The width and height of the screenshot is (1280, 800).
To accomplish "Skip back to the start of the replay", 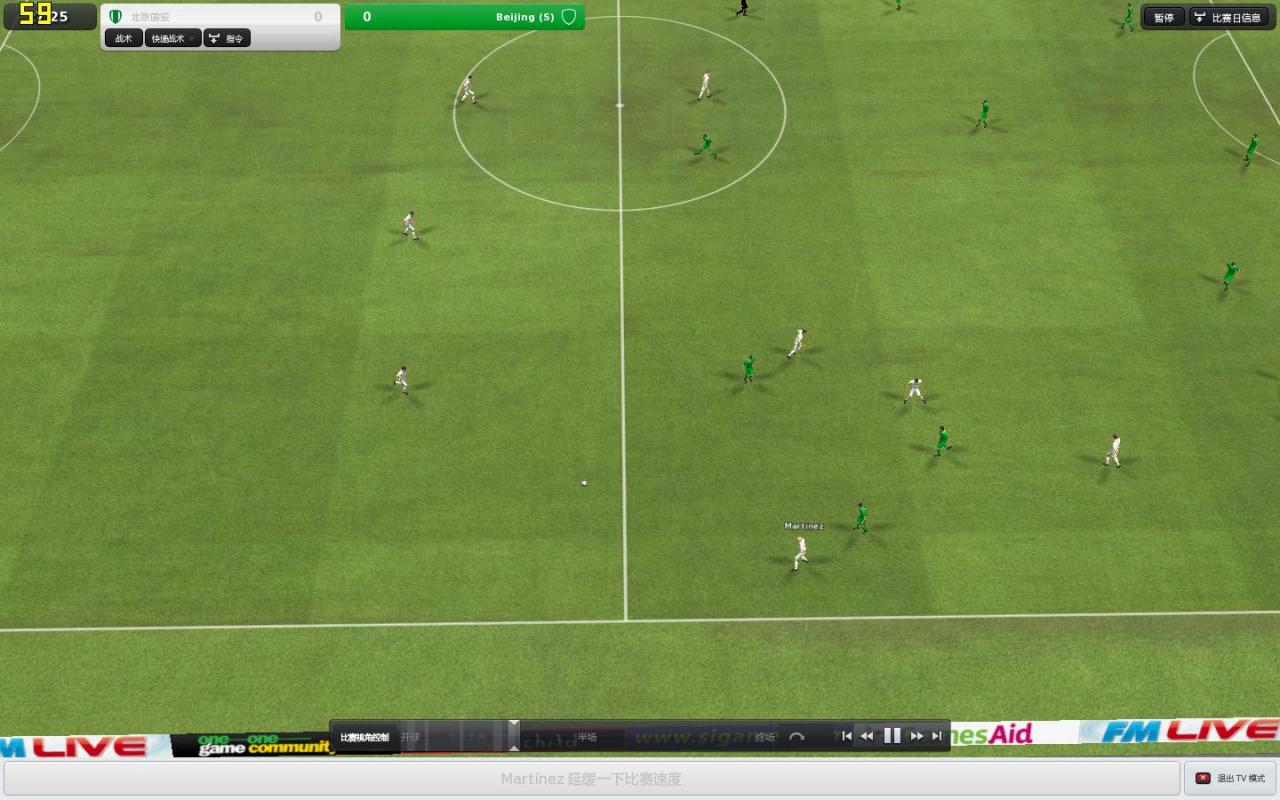I will [x=846, y=736].
